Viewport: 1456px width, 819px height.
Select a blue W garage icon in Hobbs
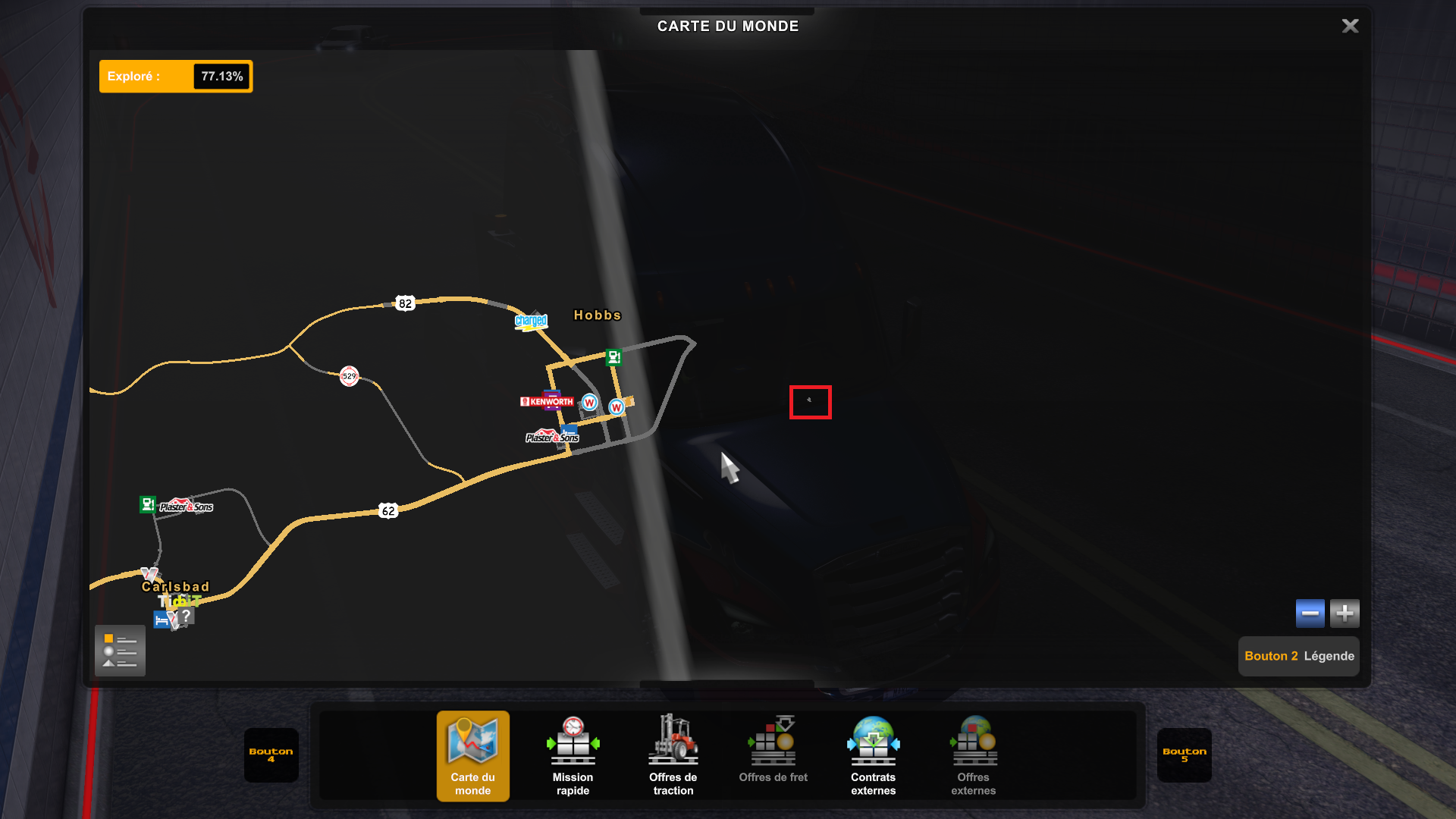point(589,402)
